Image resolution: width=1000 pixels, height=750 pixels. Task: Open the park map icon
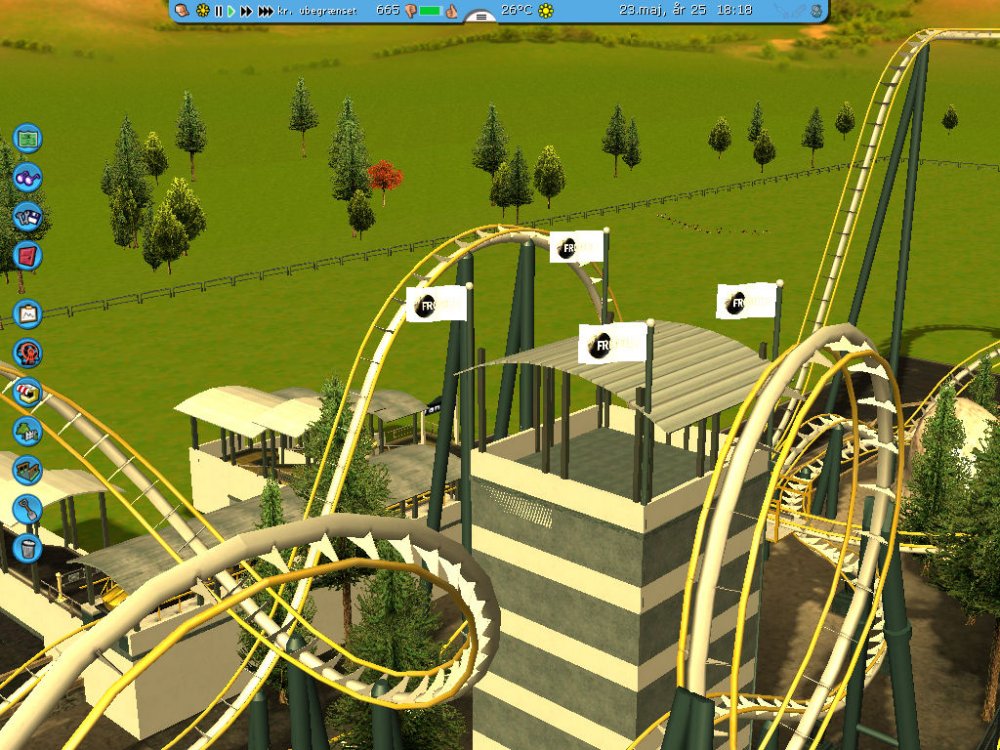point(28,137)
